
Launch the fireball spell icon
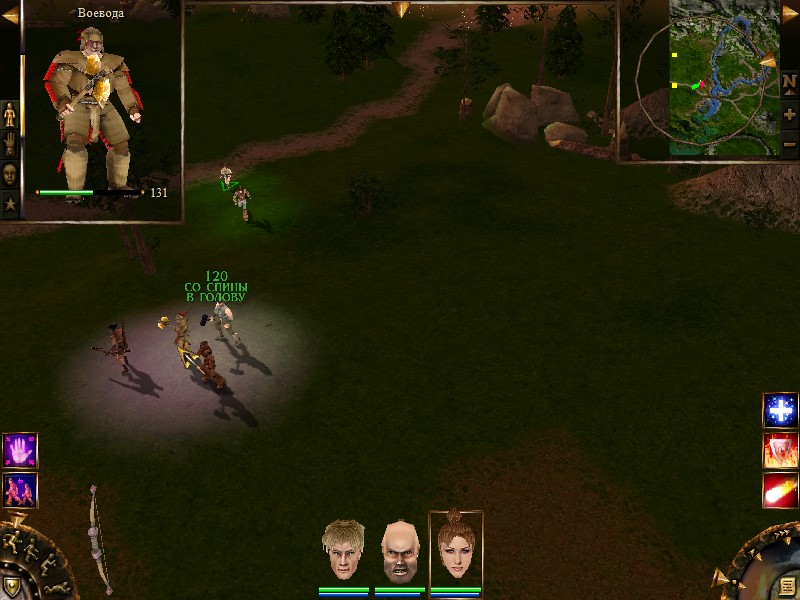point(780,491)
